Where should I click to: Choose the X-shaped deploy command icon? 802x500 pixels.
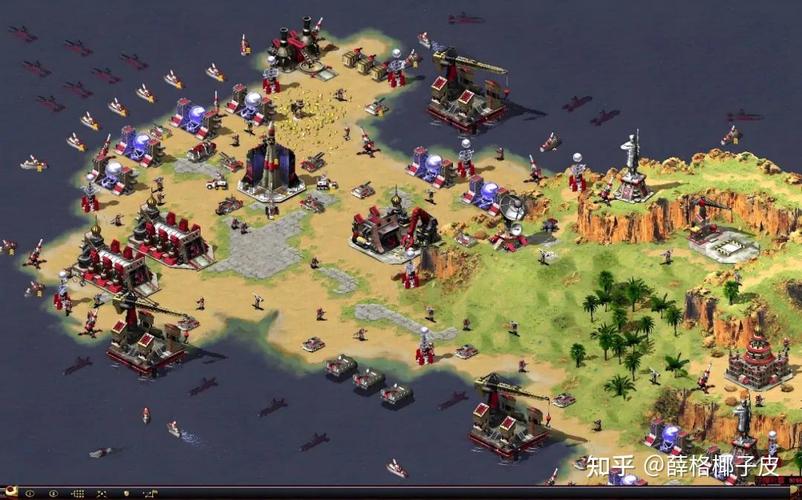click(103, 493)
